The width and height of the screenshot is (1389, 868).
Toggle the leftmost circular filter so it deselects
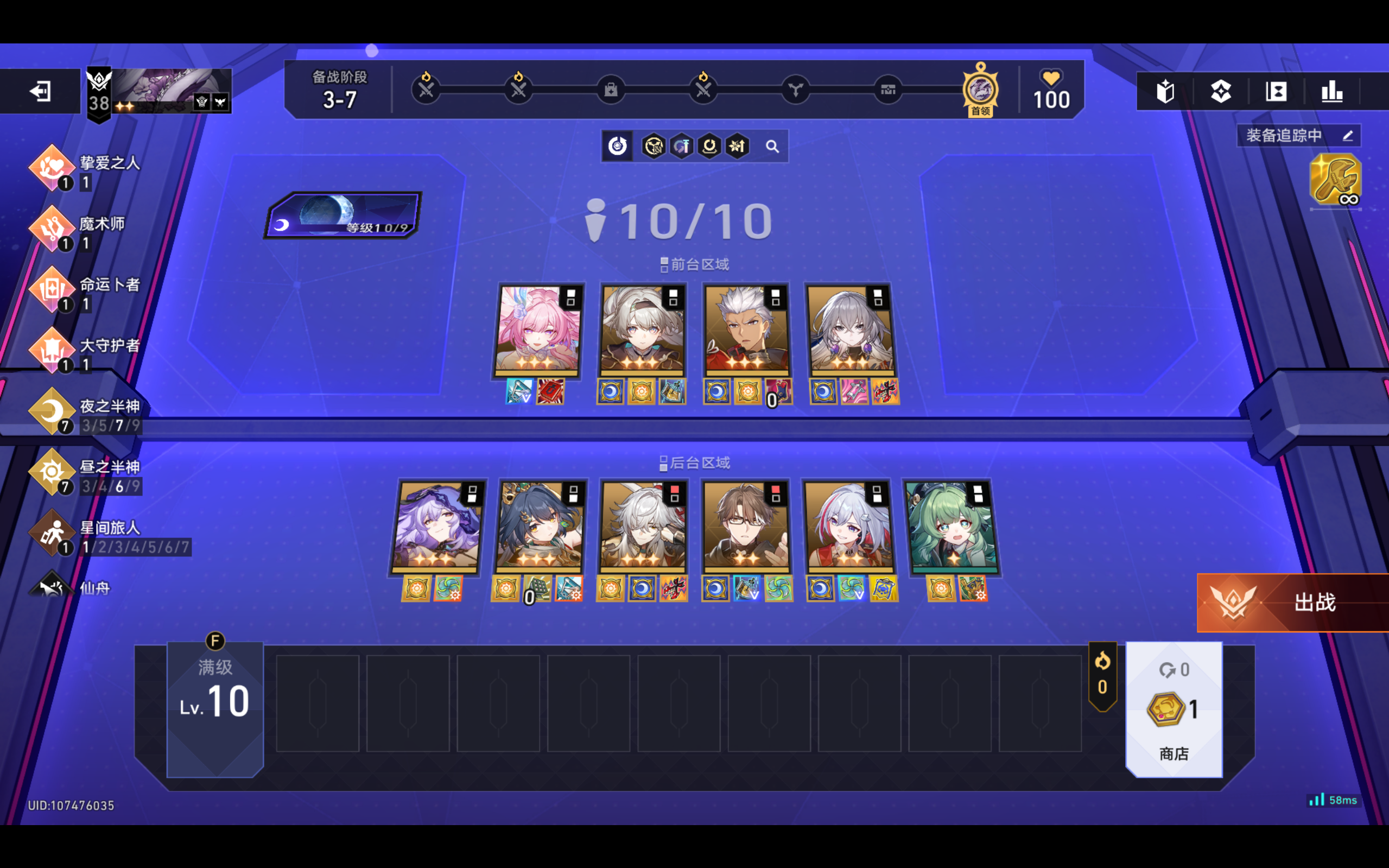617,147
